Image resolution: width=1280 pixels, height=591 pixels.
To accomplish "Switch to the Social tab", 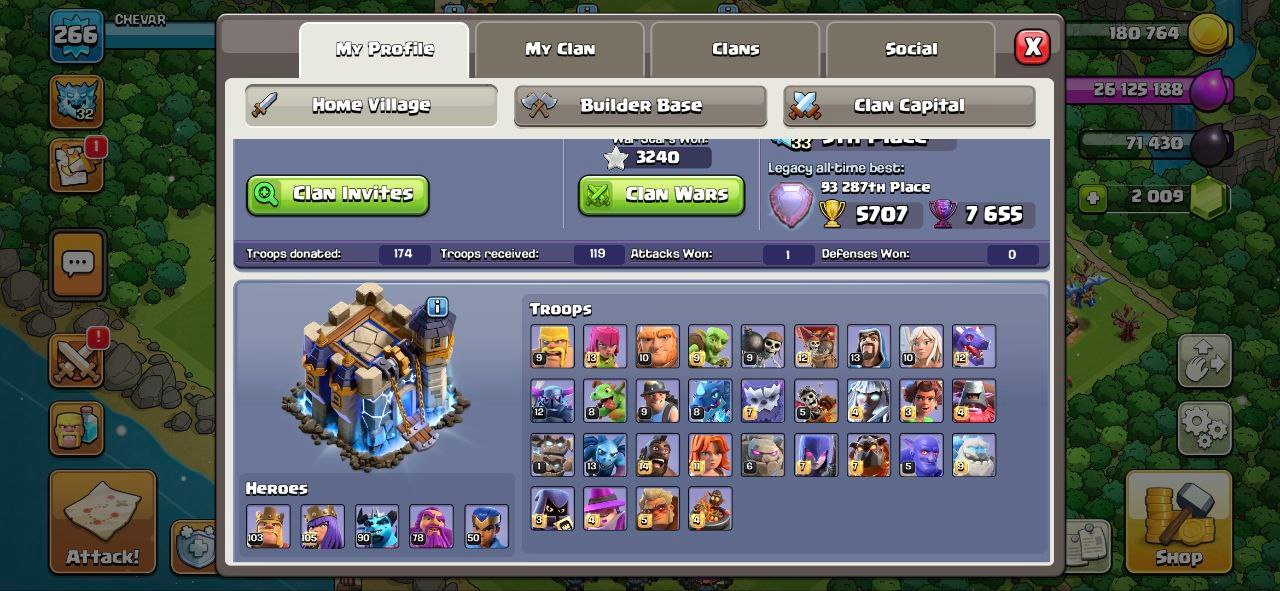I will click(911, 49).
